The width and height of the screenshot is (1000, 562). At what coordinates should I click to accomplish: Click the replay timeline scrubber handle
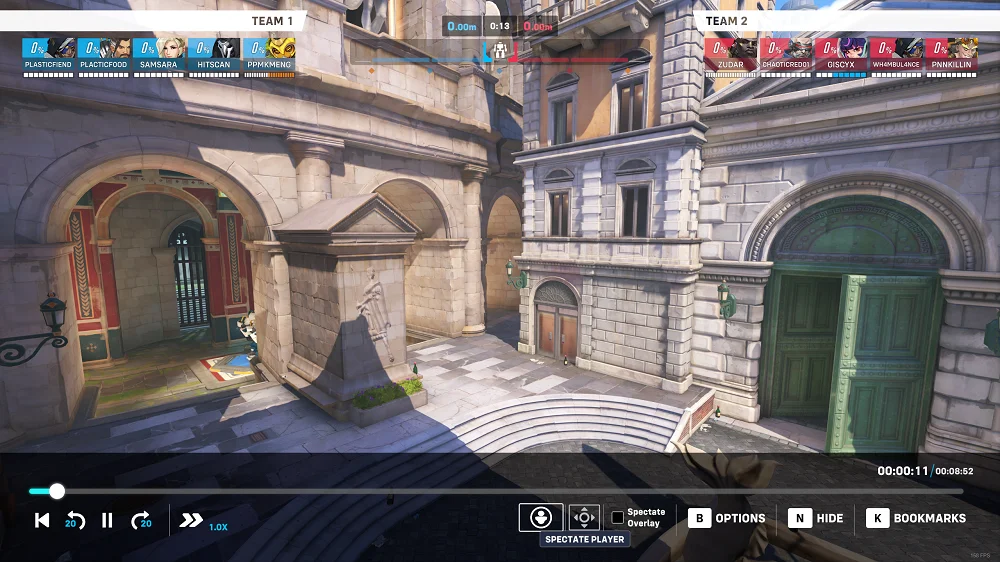[x=57, y=491]
